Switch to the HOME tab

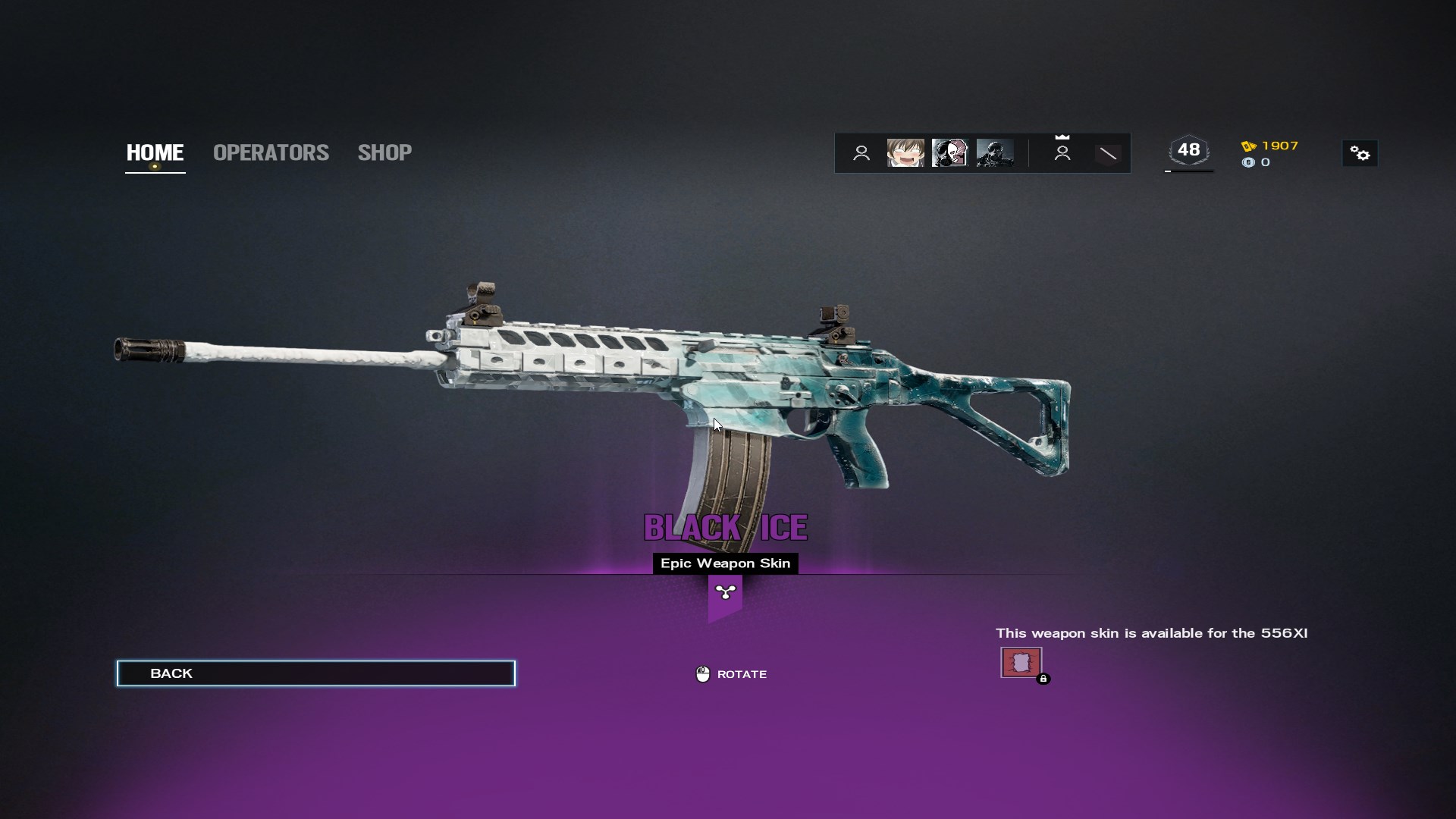pos(155,152)
